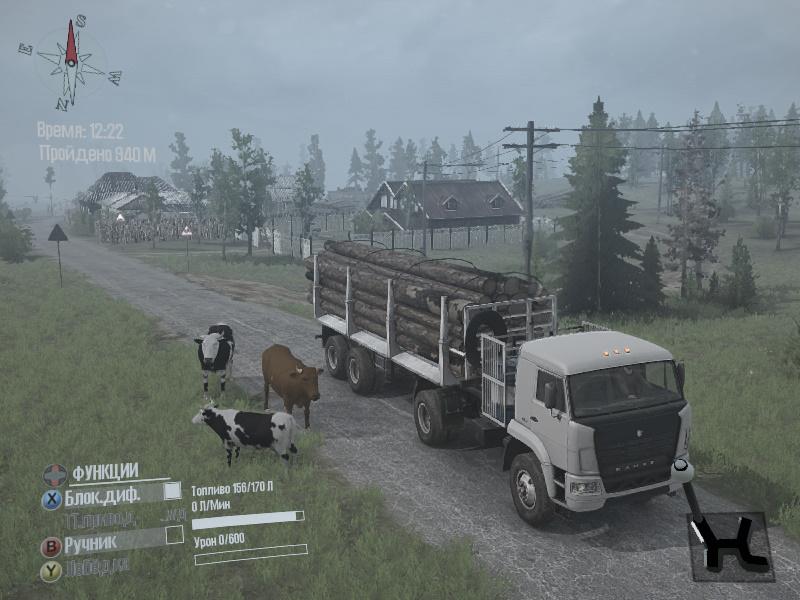Click the gearbox shifter diagram
The height and width of the screenshot is (600, 800).
tap(730, 546)
